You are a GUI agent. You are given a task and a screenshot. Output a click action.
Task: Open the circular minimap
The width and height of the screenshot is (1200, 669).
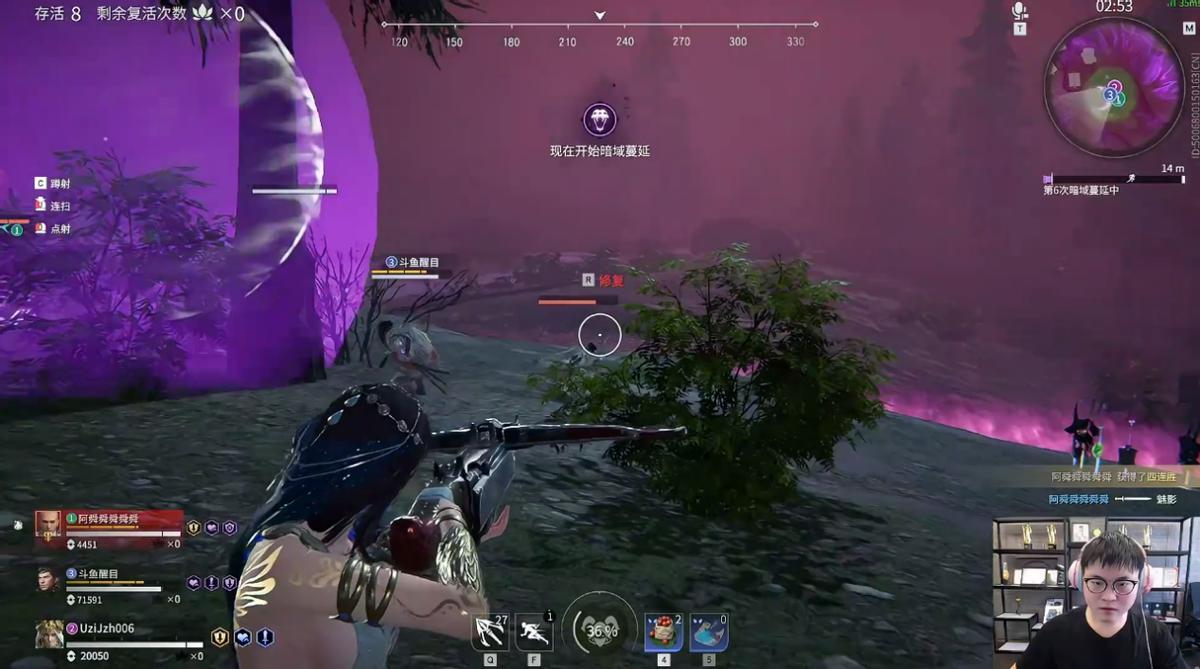coord(1113,87)
